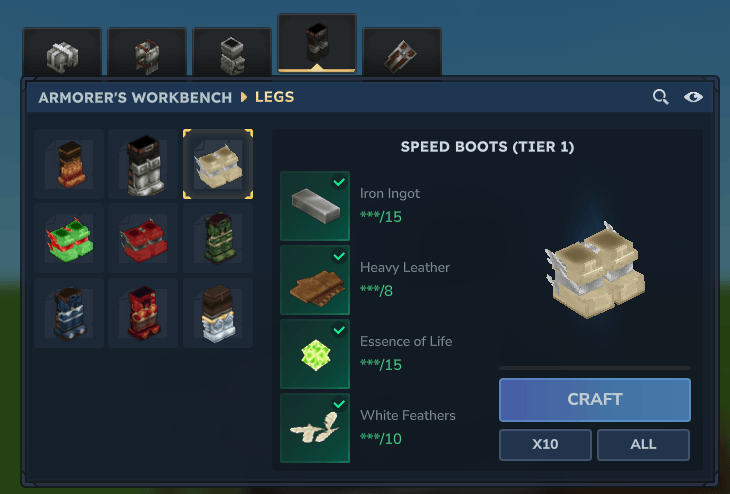Select the silver-white leg armor recipe
Image resolution: width=730 pixels, height=494 pixels.
click(x=143, y=164)
